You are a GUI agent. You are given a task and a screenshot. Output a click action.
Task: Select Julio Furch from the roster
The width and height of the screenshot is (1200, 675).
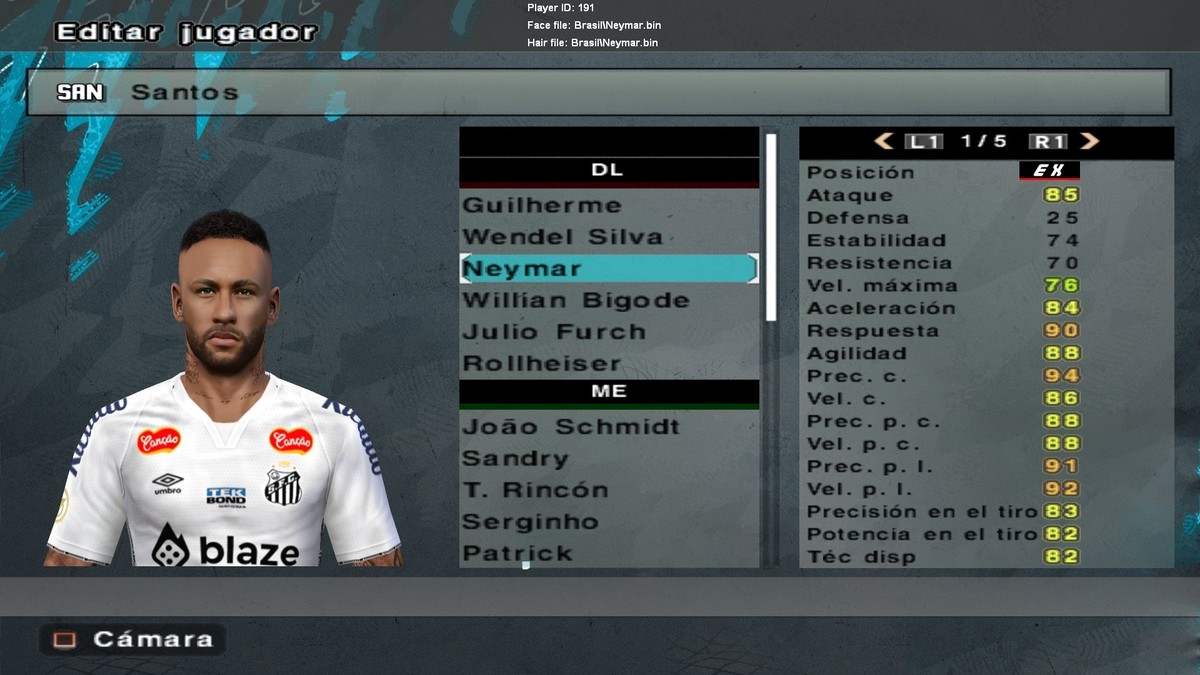pos(553,332)
